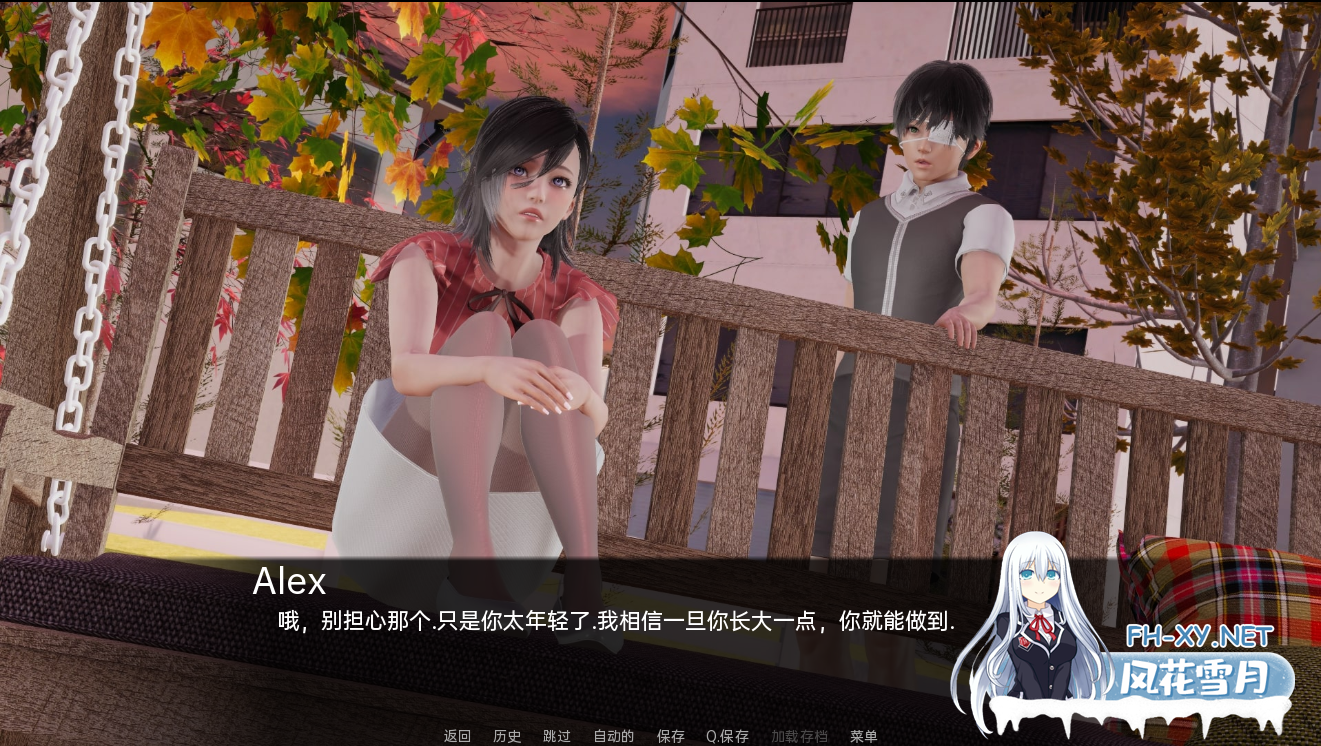Image resolution: width=1321 pixels, height=746 pixels.
Task: Enable 跳过 to skip read text
Action: click(556, 736)
